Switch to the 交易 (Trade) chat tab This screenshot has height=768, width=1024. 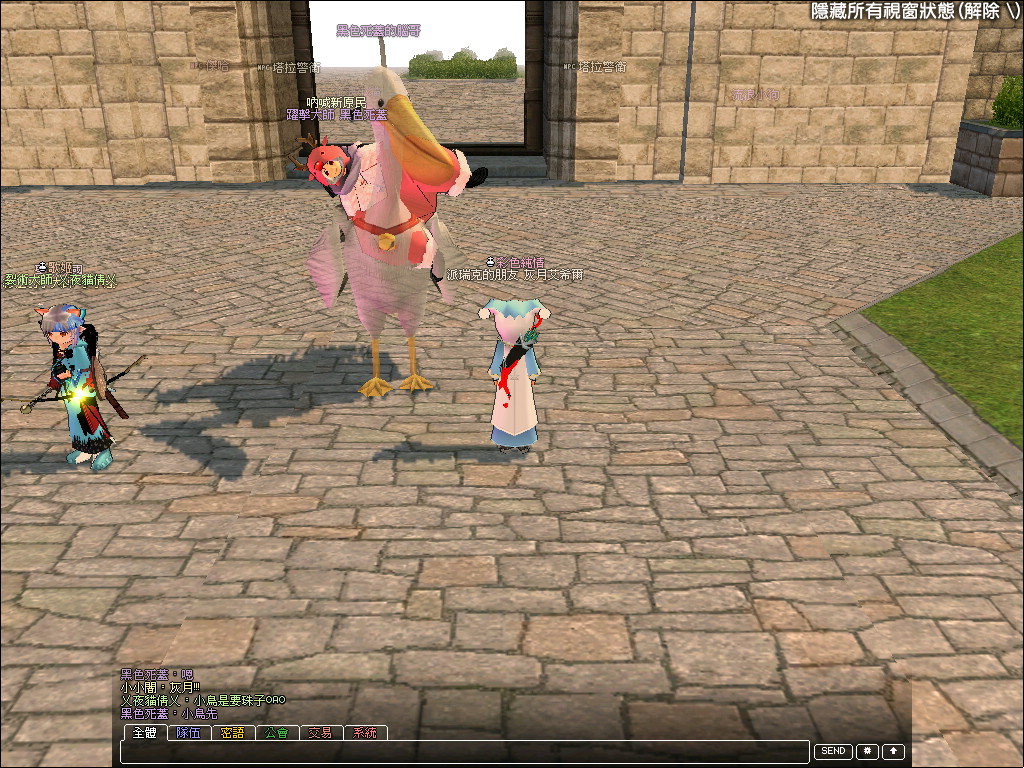(320, 733)
